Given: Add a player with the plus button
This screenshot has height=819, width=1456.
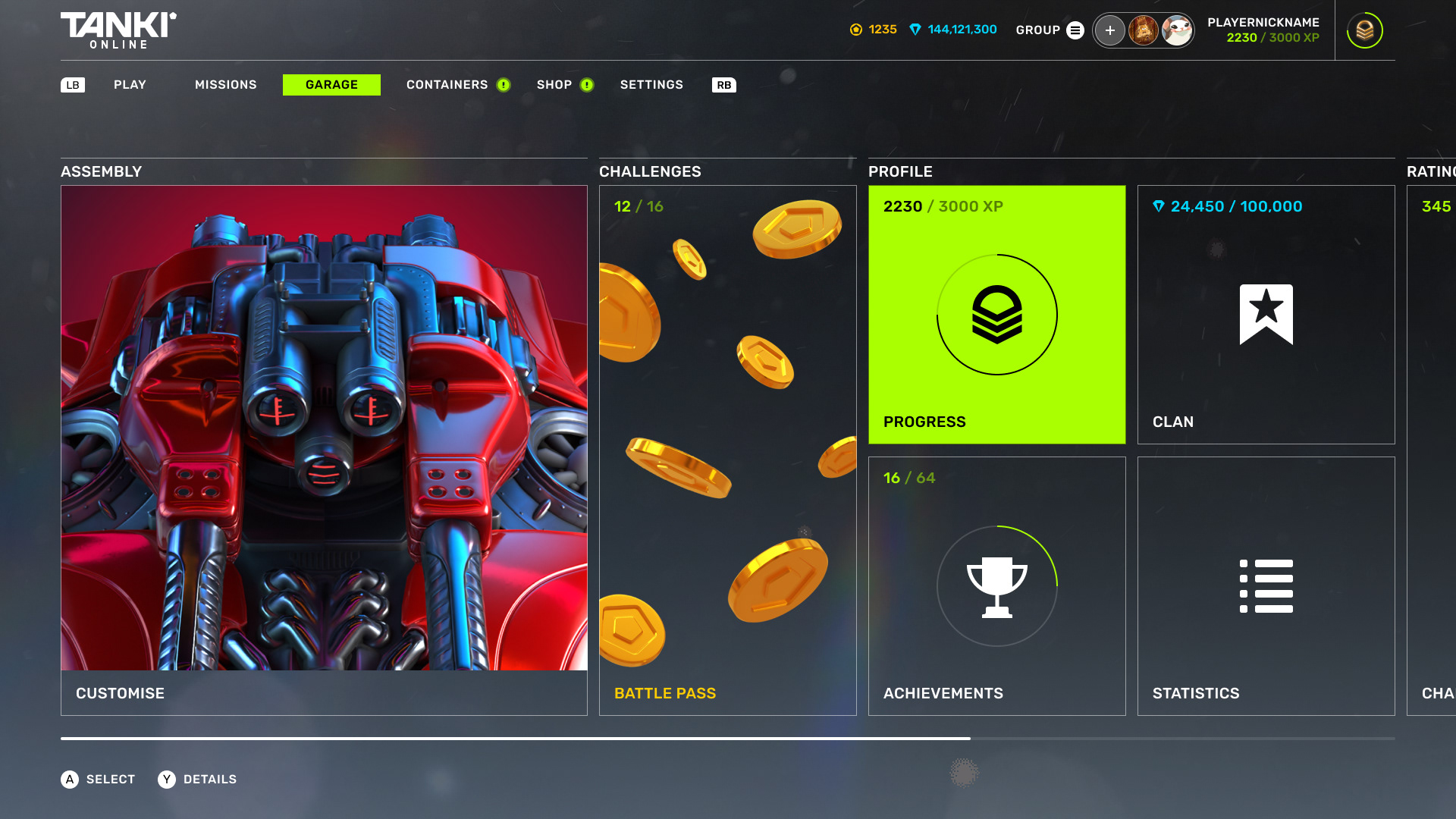Looking at the screenshot, I should click(x=1109, y=30).
